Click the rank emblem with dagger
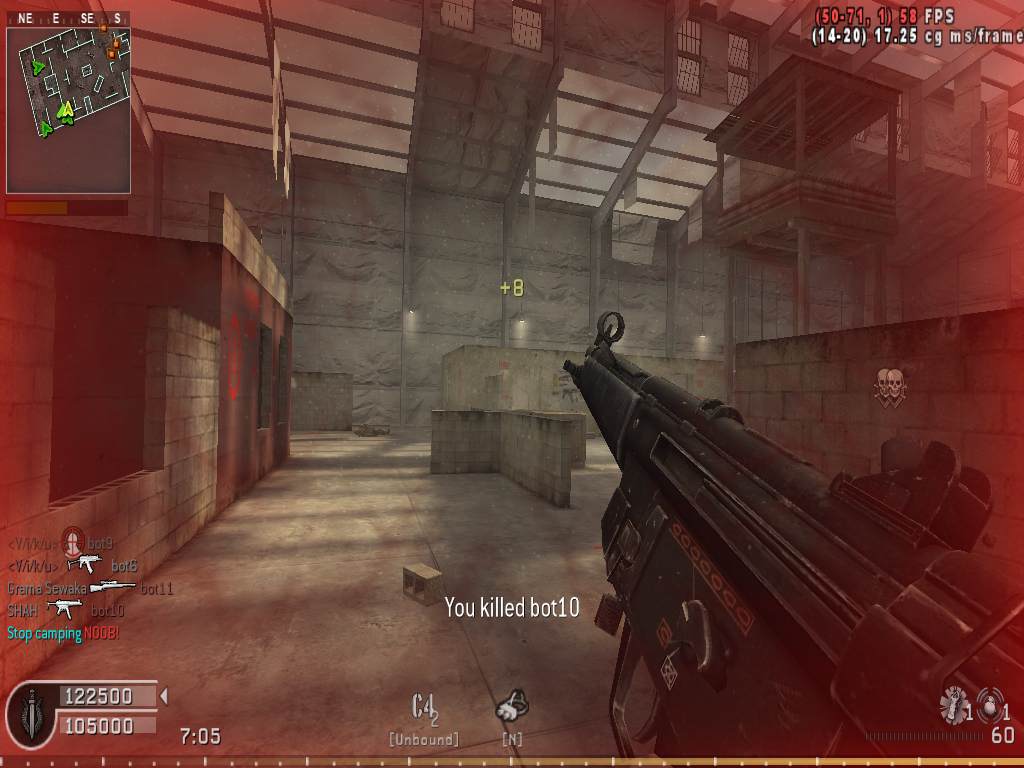 pos(30,713)
